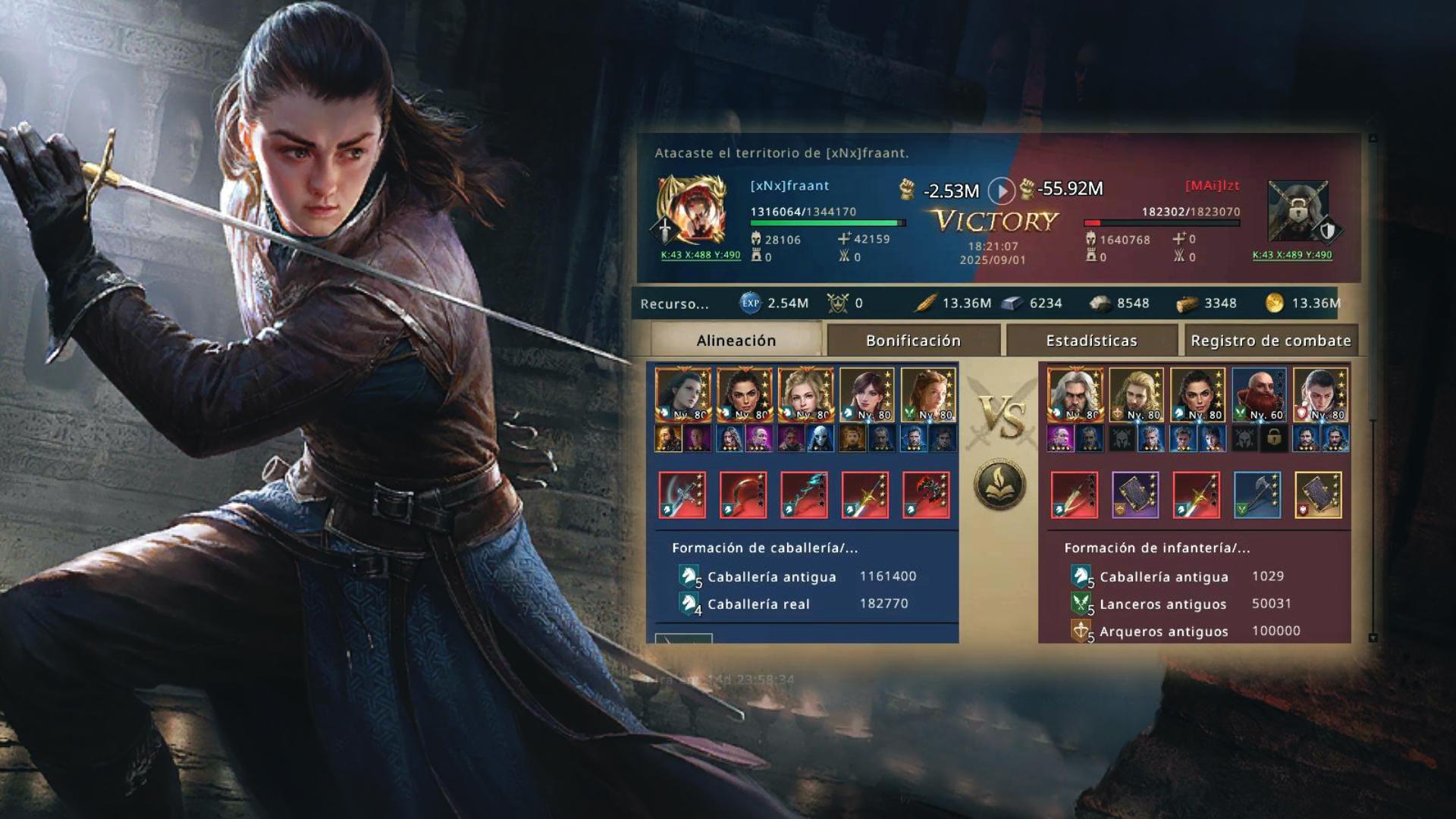Switch to the Alineación tab
This screenshot has width=1456, height=819.
pyautogui.click(x=736, y=340)
